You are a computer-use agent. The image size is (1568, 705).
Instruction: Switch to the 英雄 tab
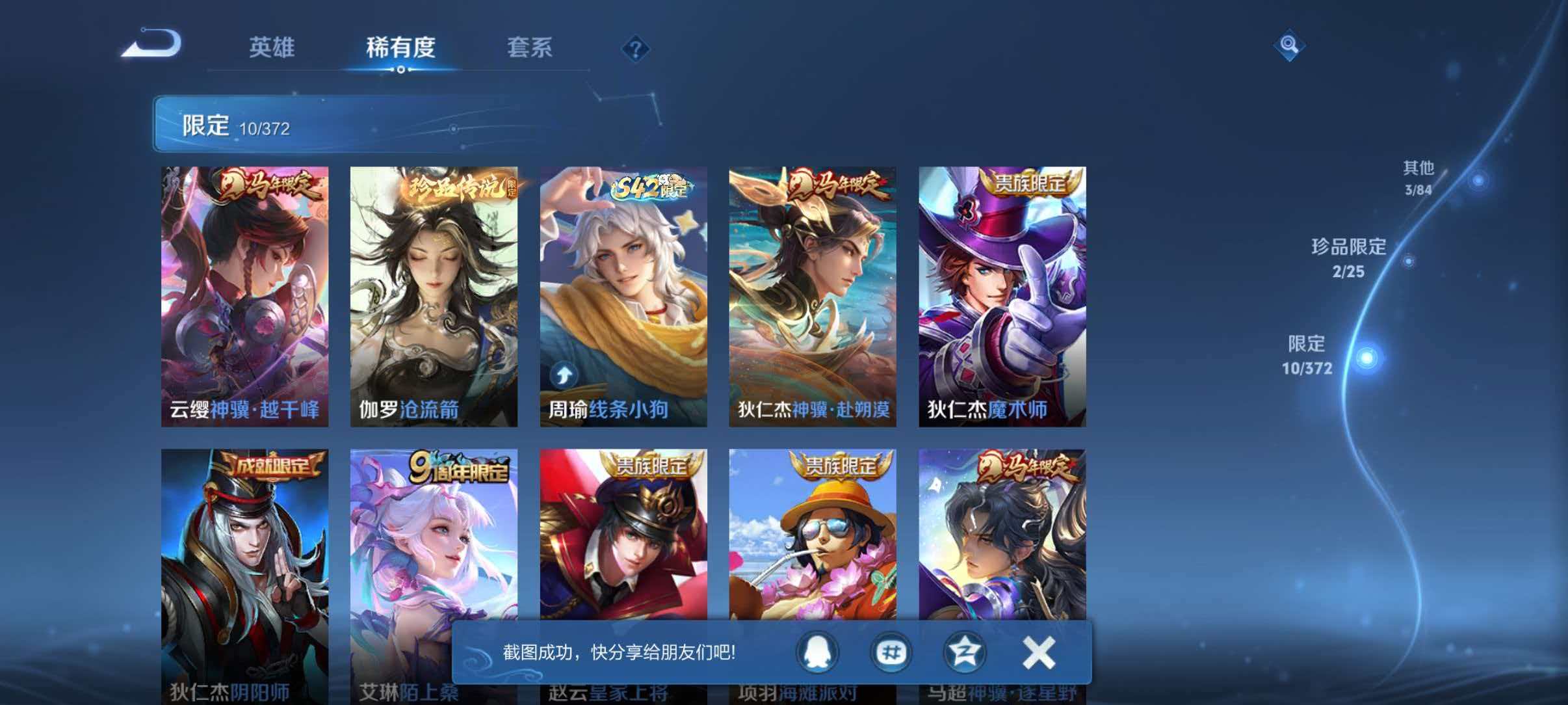[271, 48]
